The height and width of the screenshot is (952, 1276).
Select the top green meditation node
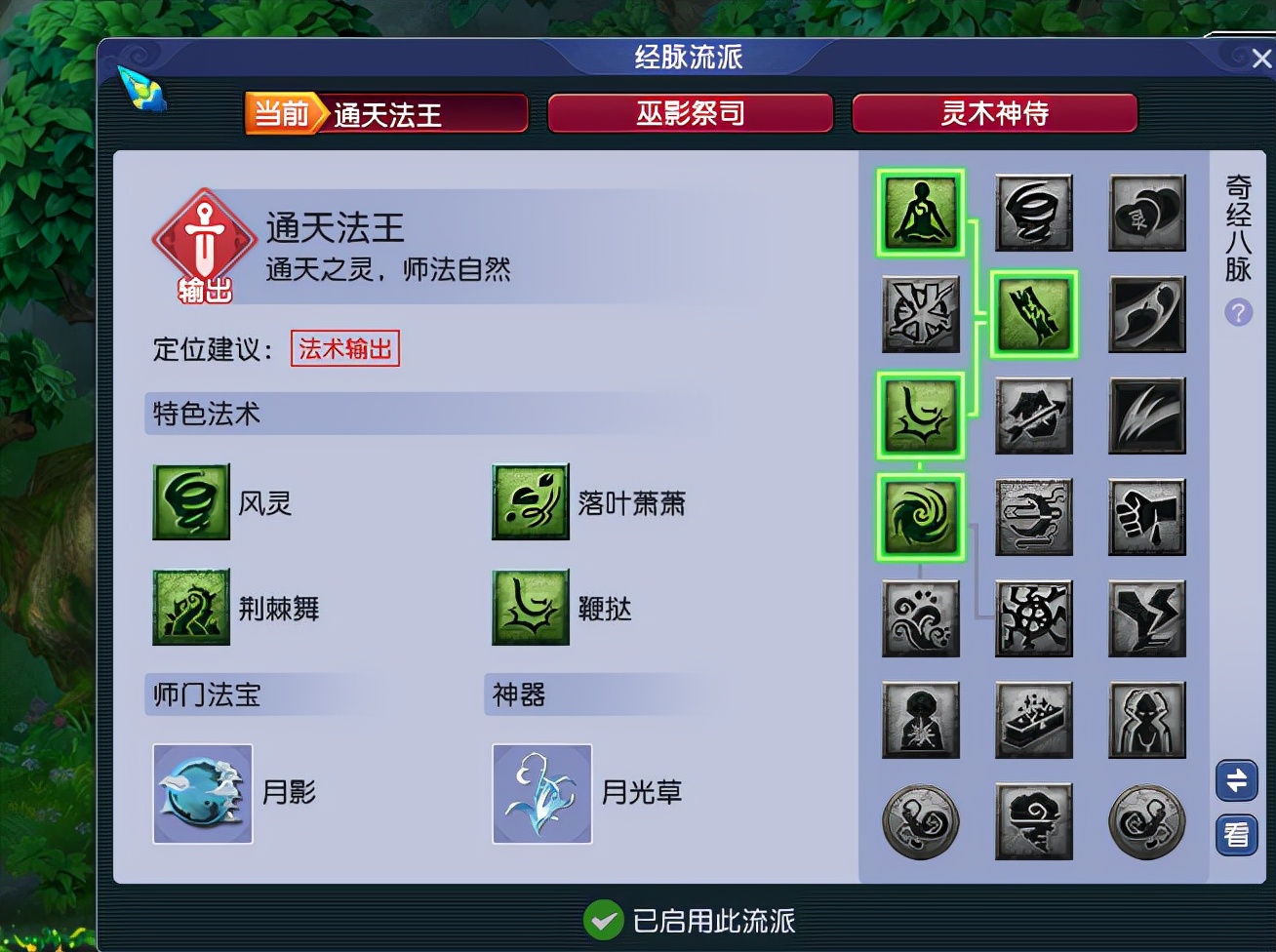tap(920, 213)
